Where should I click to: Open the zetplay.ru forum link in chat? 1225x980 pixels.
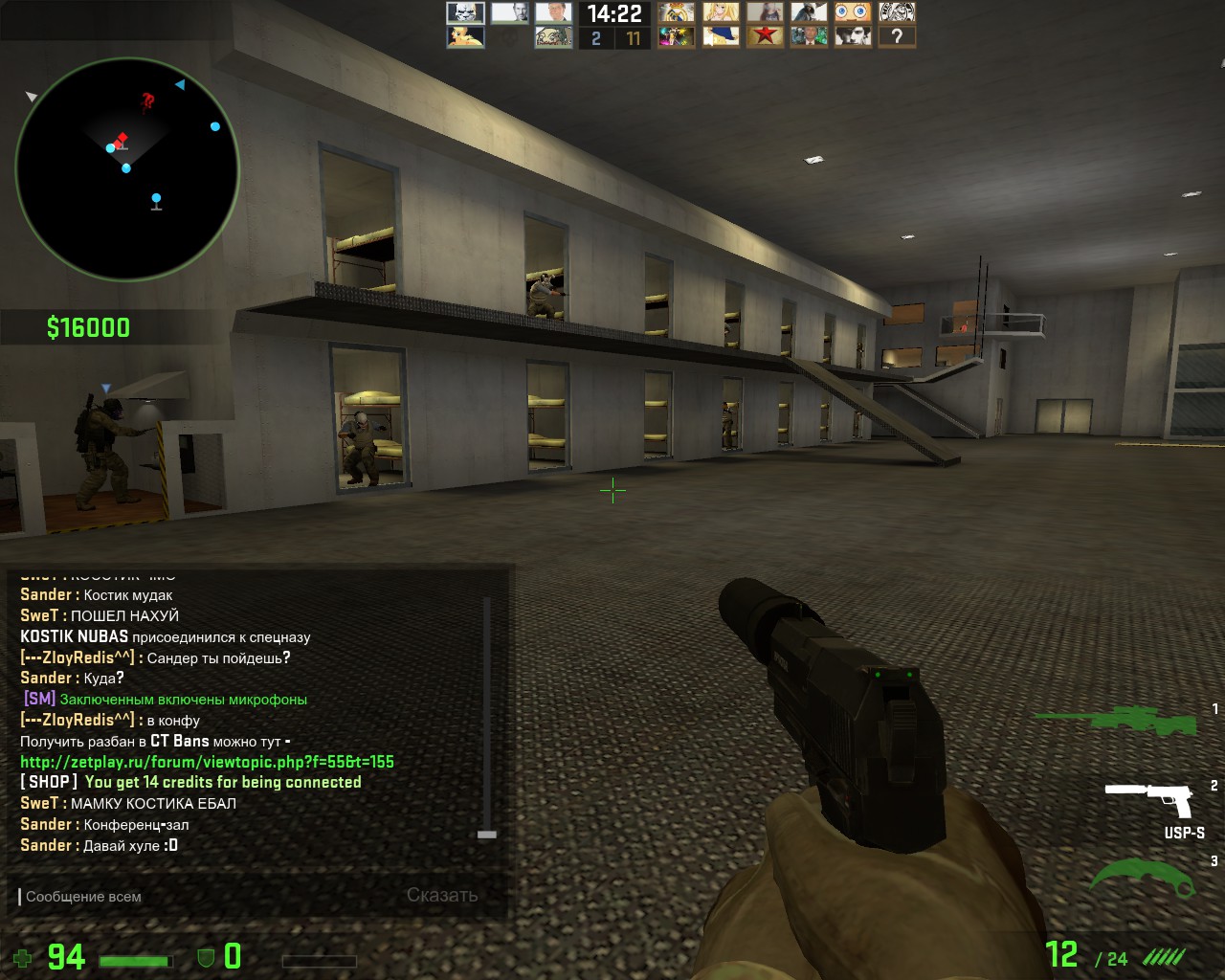point(207,762)
